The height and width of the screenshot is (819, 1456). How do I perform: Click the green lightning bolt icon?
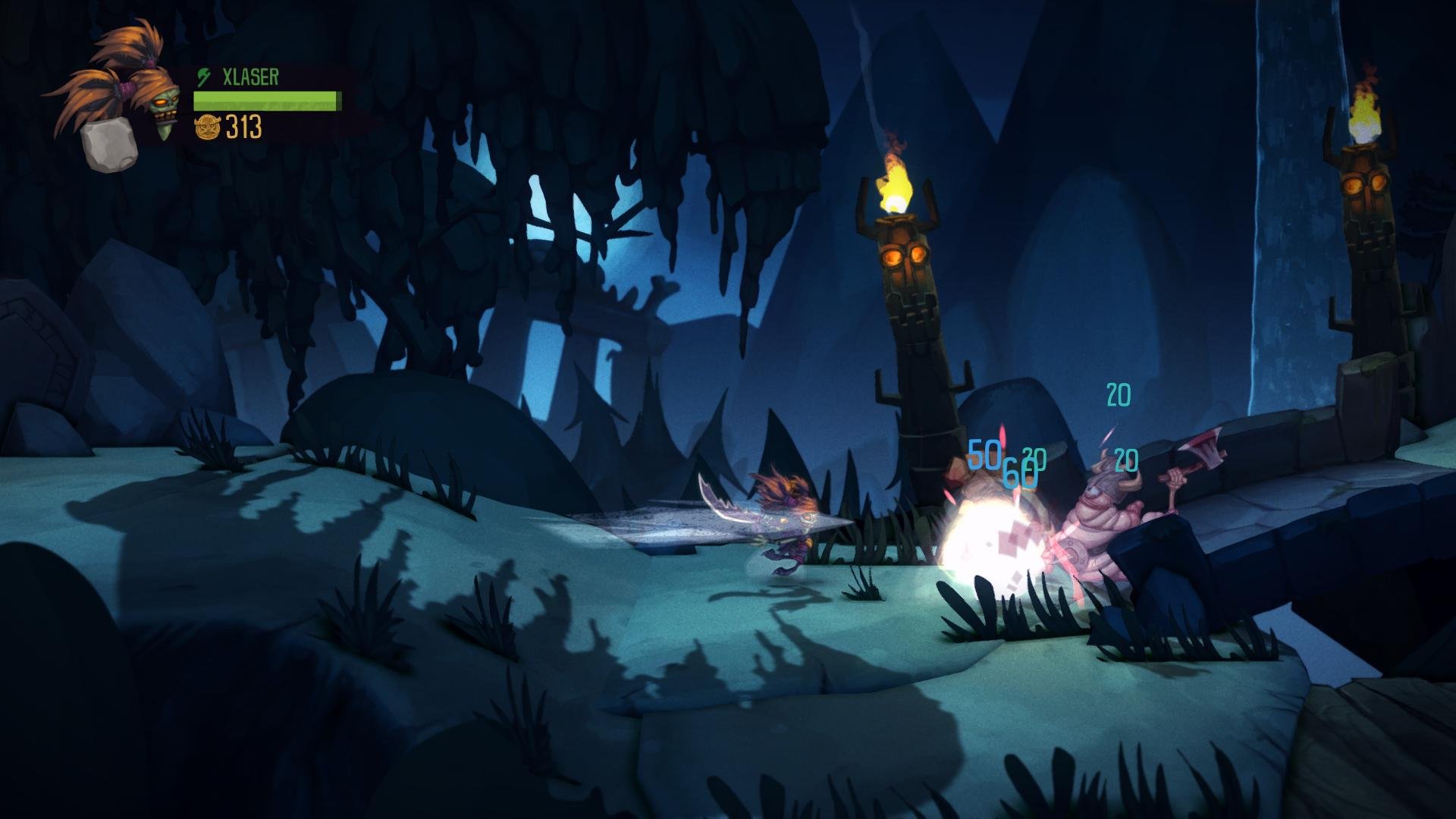203,77
